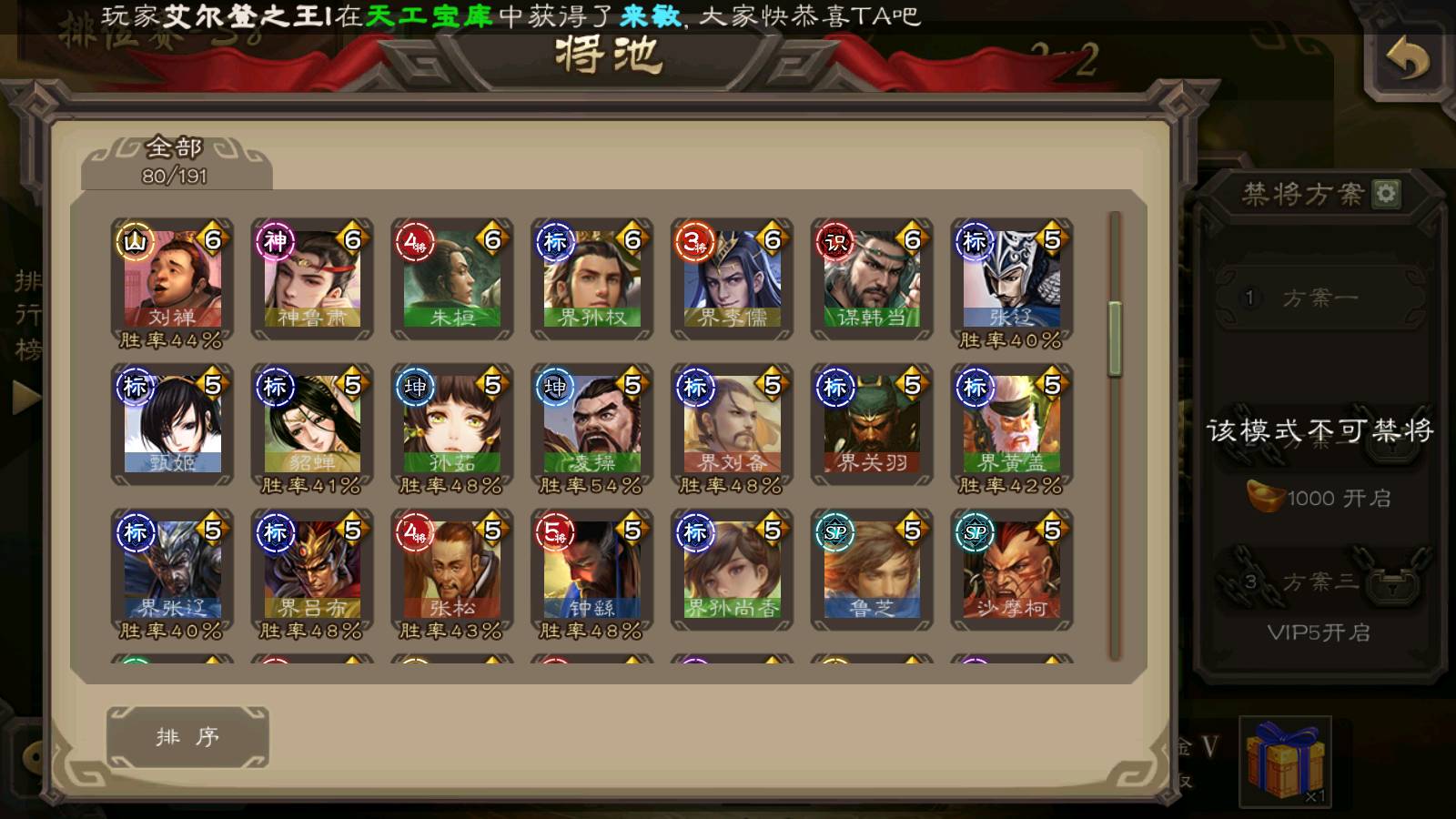Go back with the return arrow
The width and height of the screenshot is (1456, 819).
[x=1407, y=60]
